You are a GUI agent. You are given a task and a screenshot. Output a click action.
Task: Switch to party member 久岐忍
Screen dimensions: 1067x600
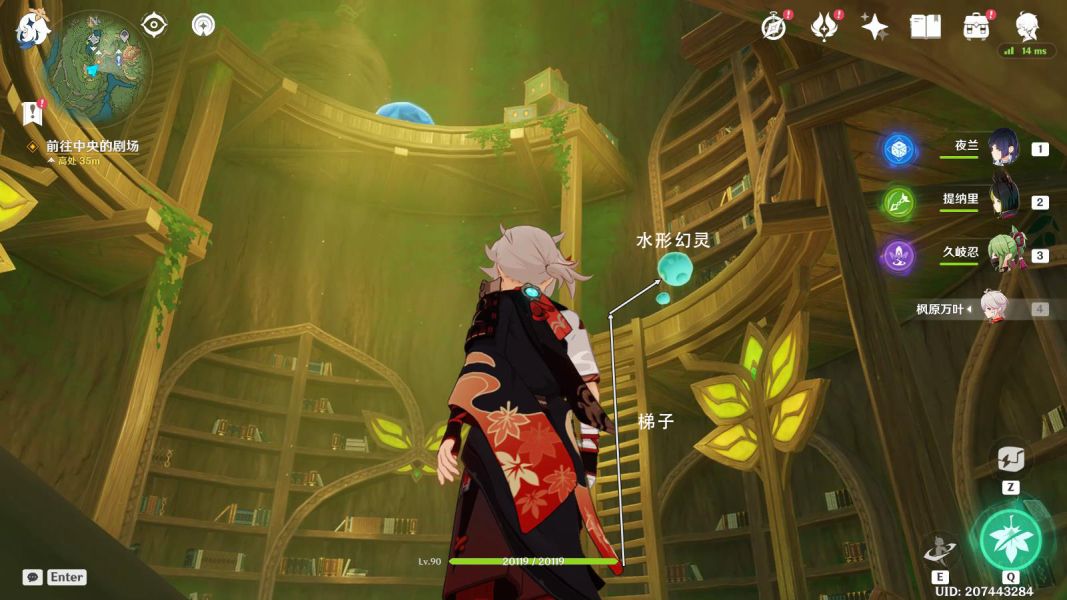(1002, 254)
